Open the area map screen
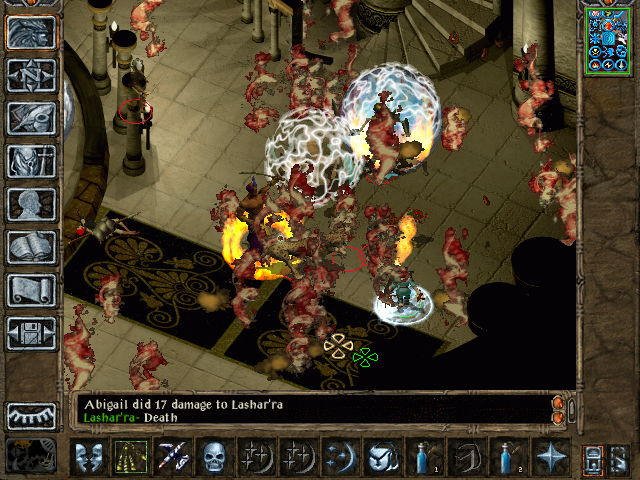The height and width of the screenshot is (480, 640). tap(31, 76)
